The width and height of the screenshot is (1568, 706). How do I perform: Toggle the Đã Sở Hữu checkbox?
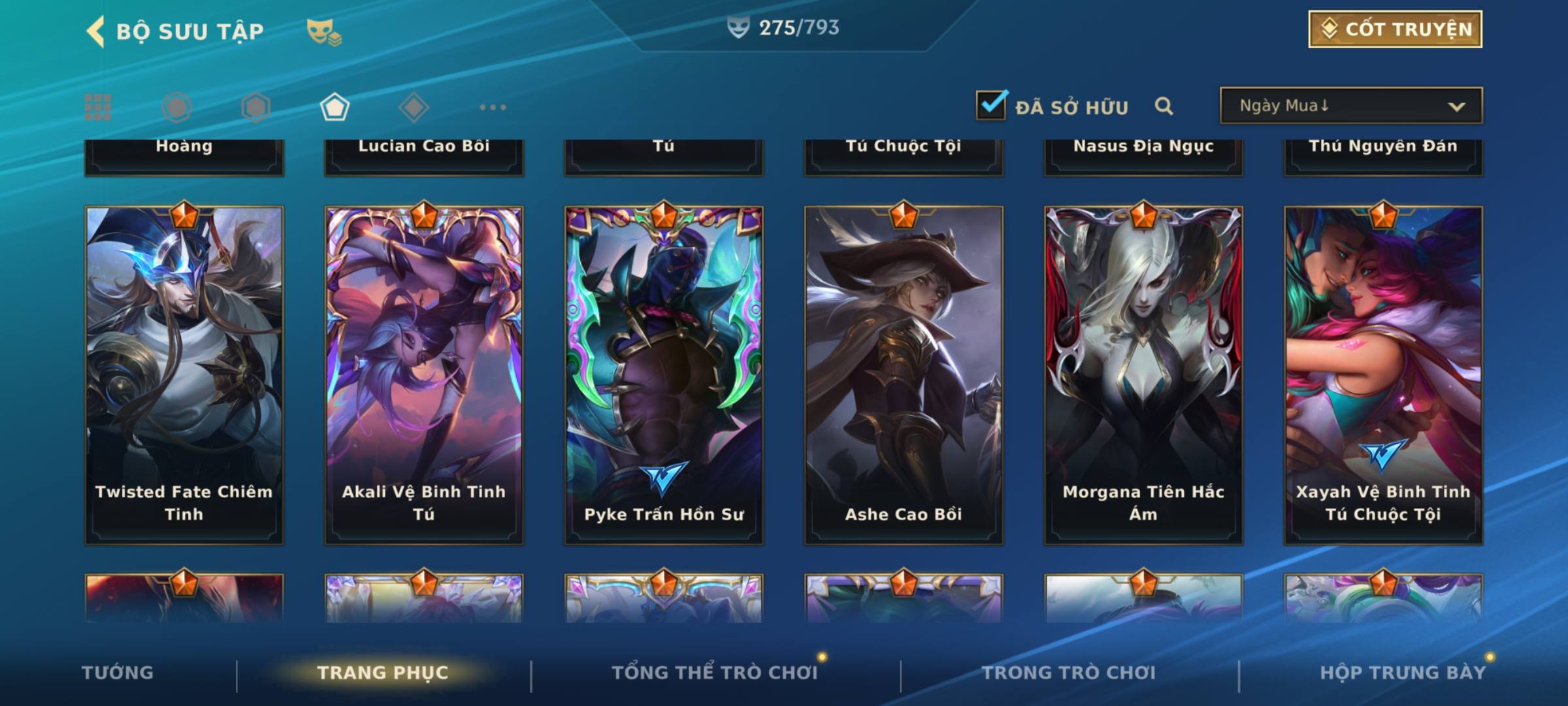click(x=991, y=105)
